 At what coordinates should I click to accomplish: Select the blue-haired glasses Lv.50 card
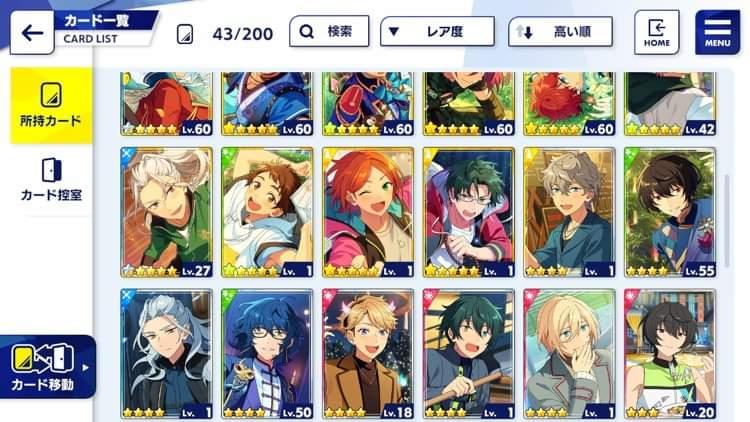pyautogui.click(x=267, y=354)
